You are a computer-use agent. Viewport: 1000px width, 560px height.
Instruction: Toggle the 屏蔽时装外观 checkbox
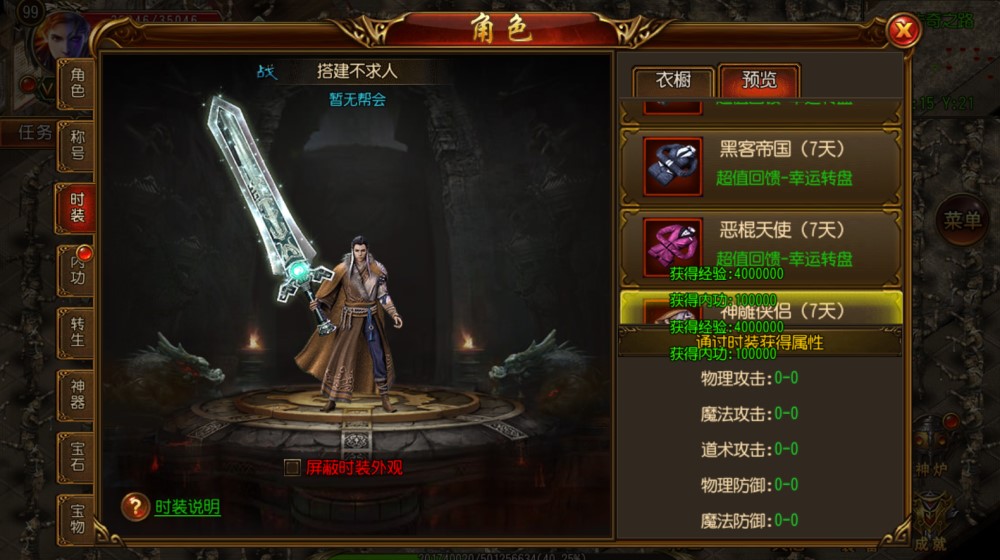[292, 467]
